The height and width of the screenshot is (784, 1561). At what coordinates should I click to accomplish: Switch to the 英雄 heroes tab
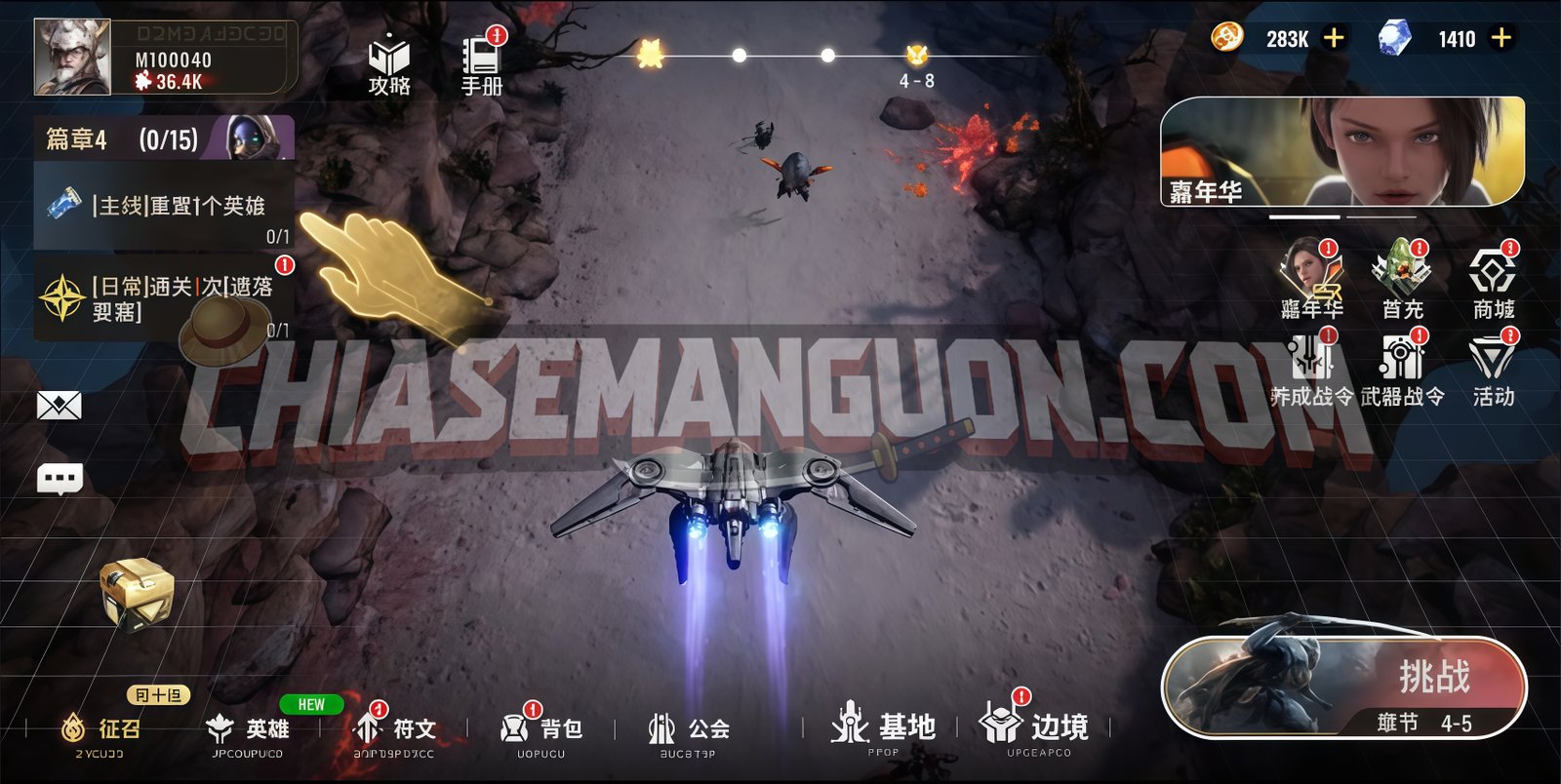pos(249,729)
